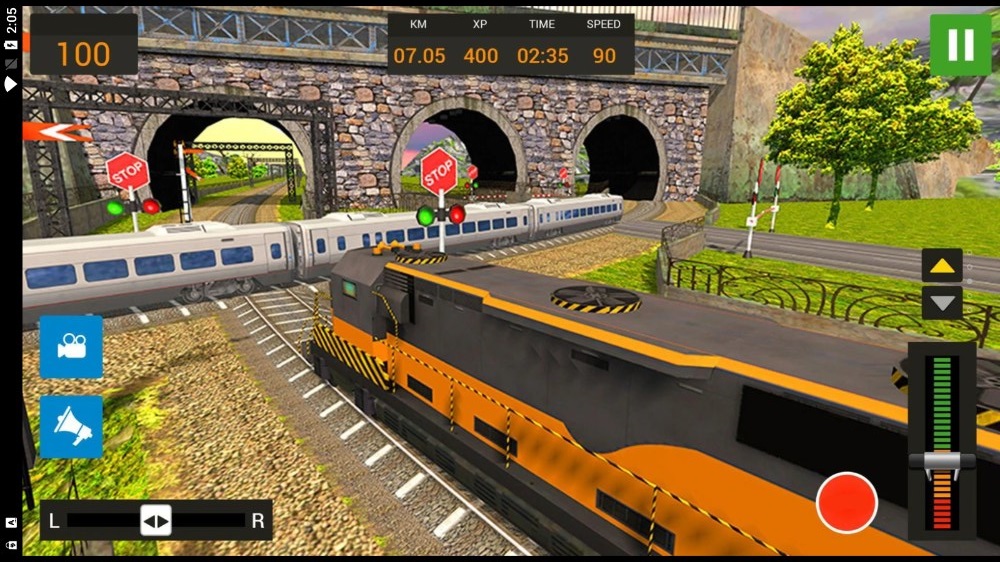Switch the camera view
Screen dimensions: 1000x562
point(71,347)
